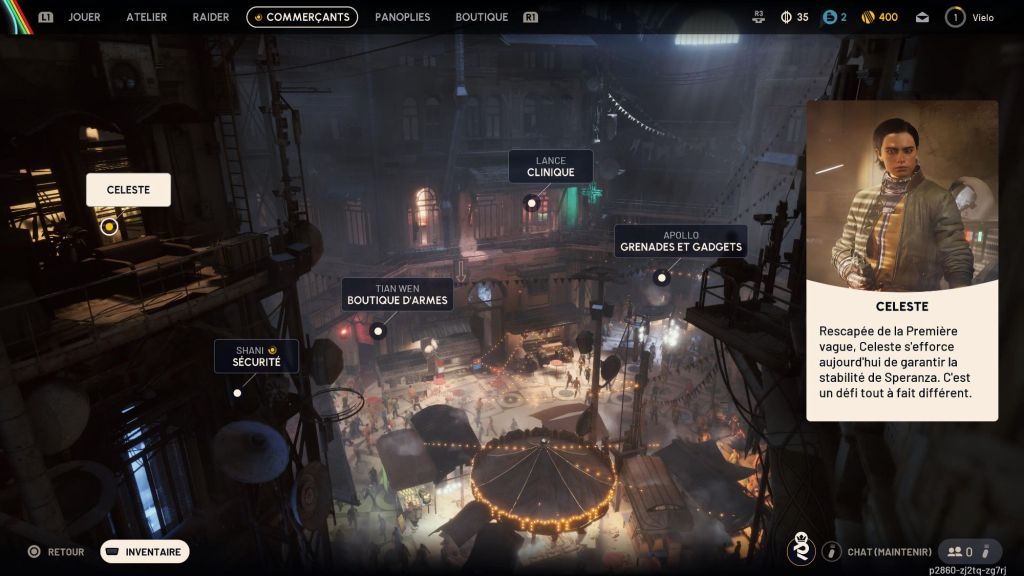1024x576 pixels.
Task: Click the gold coin currency balance
Action: pyautogui.click(x=879, y=17)
